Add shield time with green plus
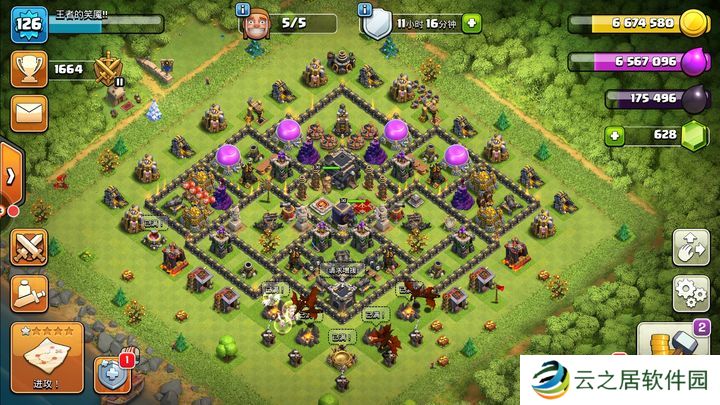The image size is (720, 405). point(470,22)
